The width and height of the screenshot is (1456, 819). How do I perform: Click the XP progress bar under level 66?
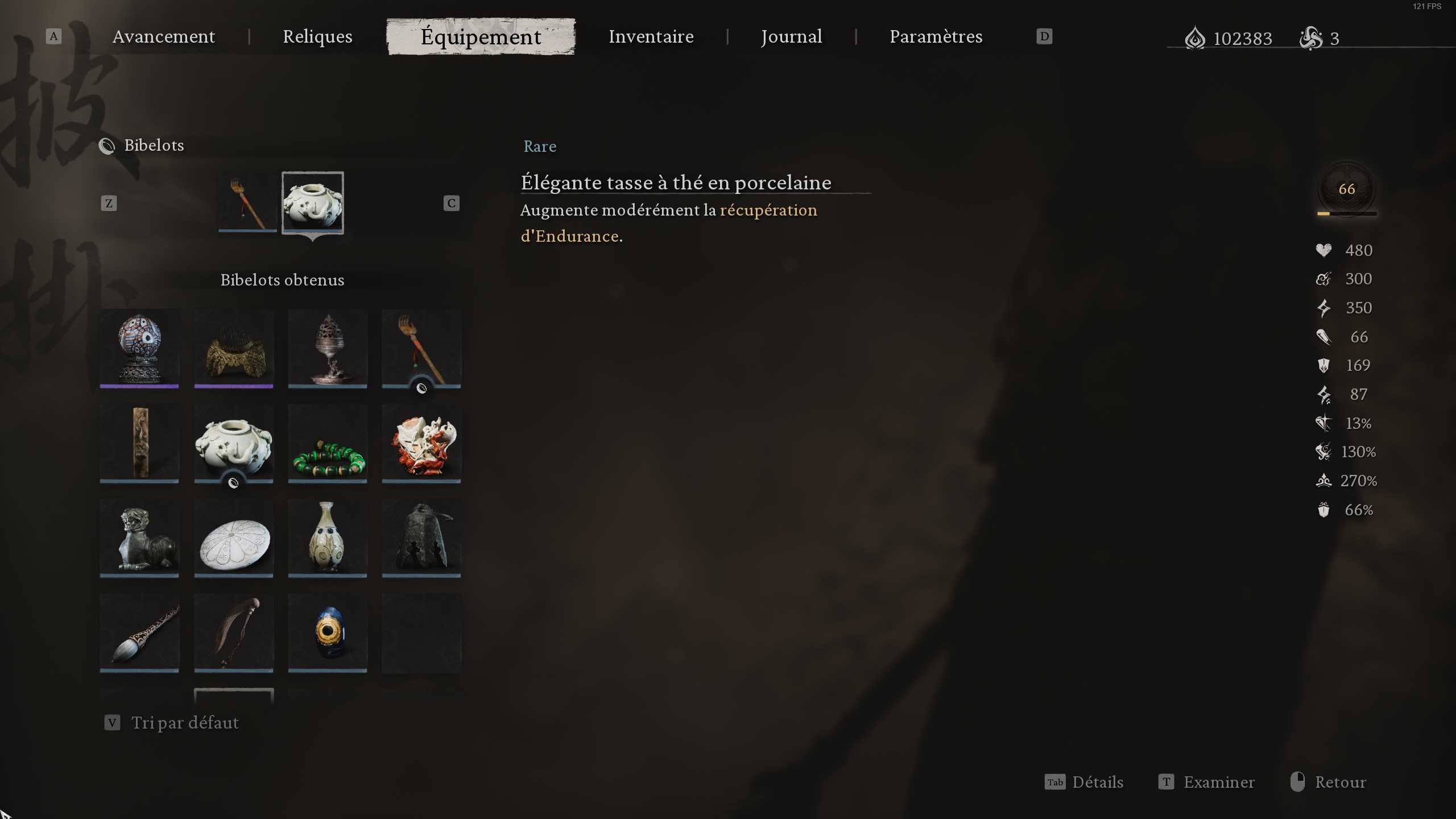pos(1346,214)
